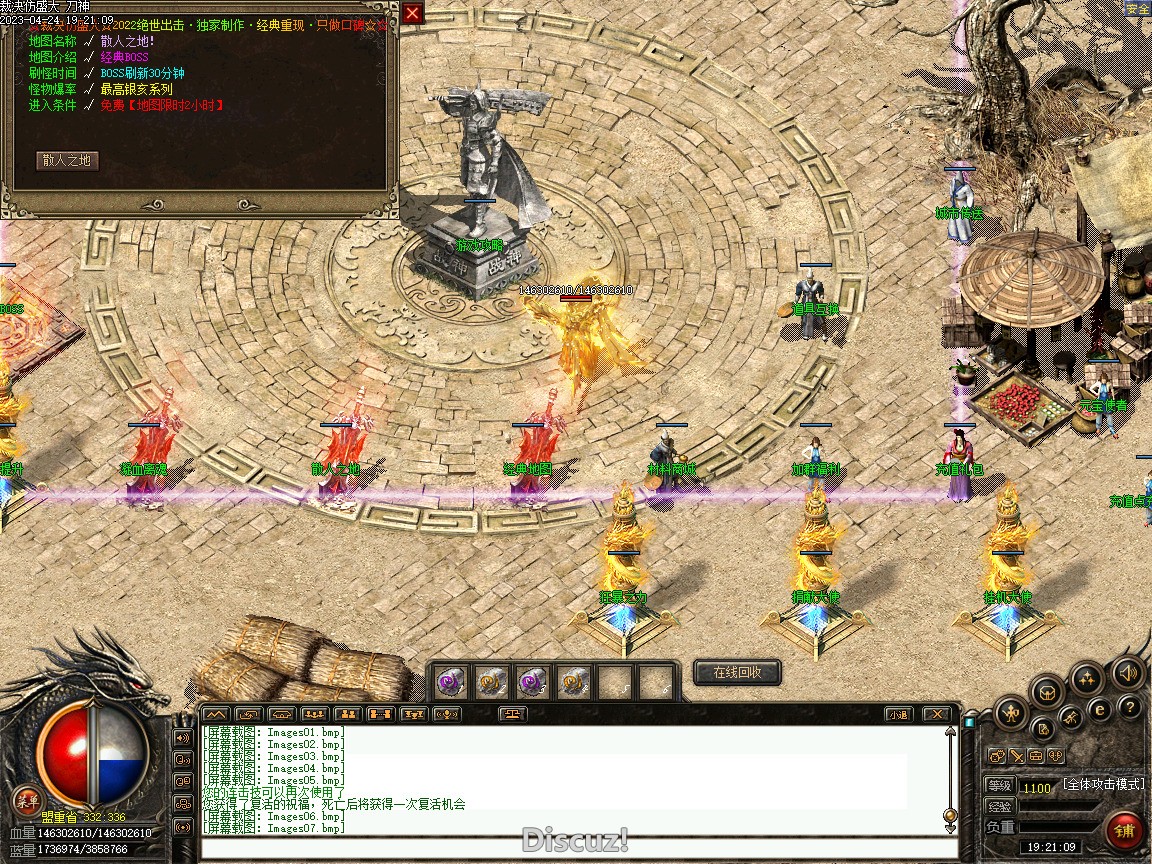Use the first purple scroll hotbar slot

[449, 682]
